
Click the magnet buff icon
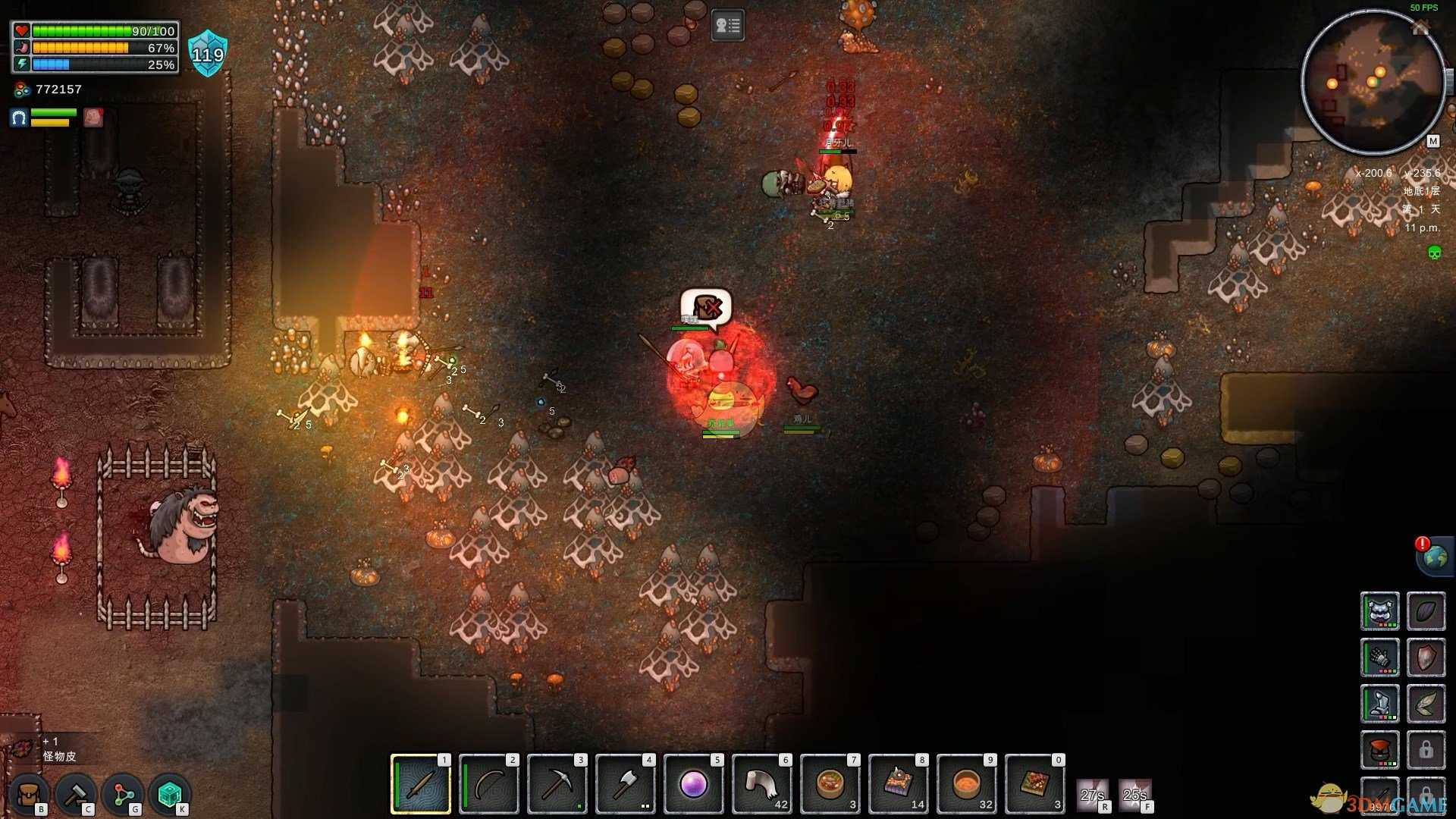[19, 118]
